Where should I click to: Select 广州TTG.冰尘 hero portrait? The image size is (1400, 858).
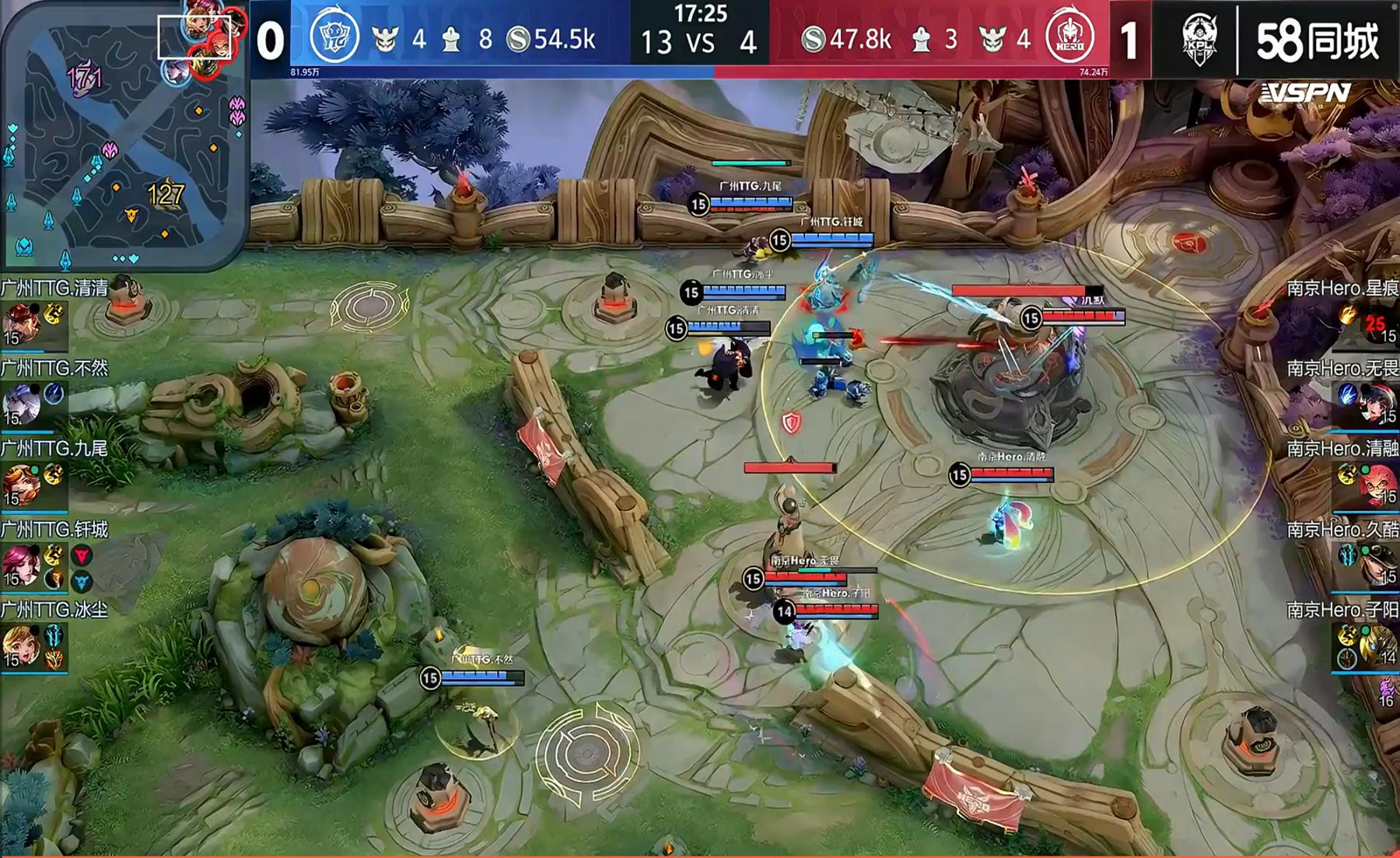pos(20,646)
